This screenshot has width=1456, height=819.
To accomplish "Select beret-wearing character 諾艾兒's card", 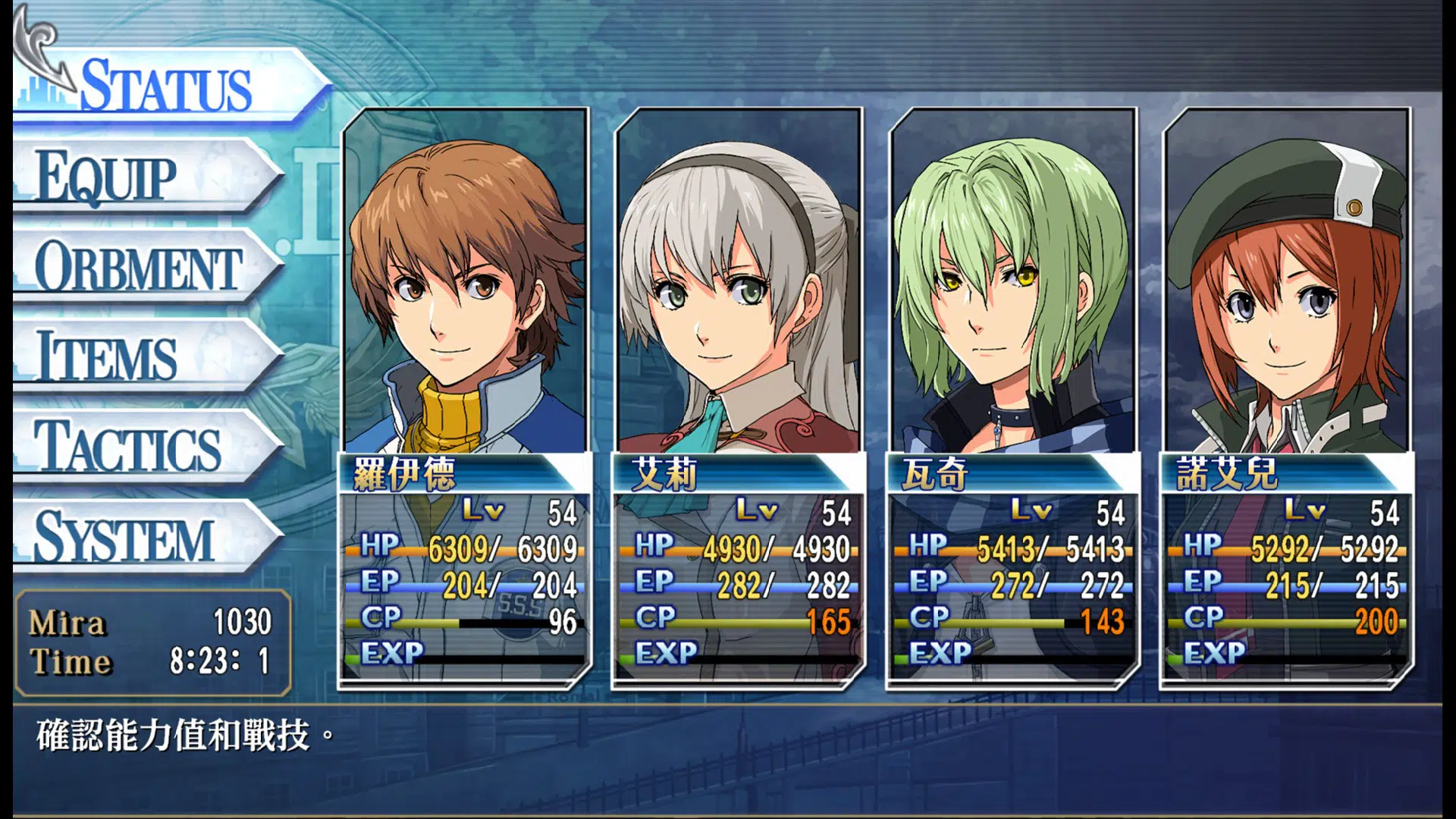I will 1287,398.
